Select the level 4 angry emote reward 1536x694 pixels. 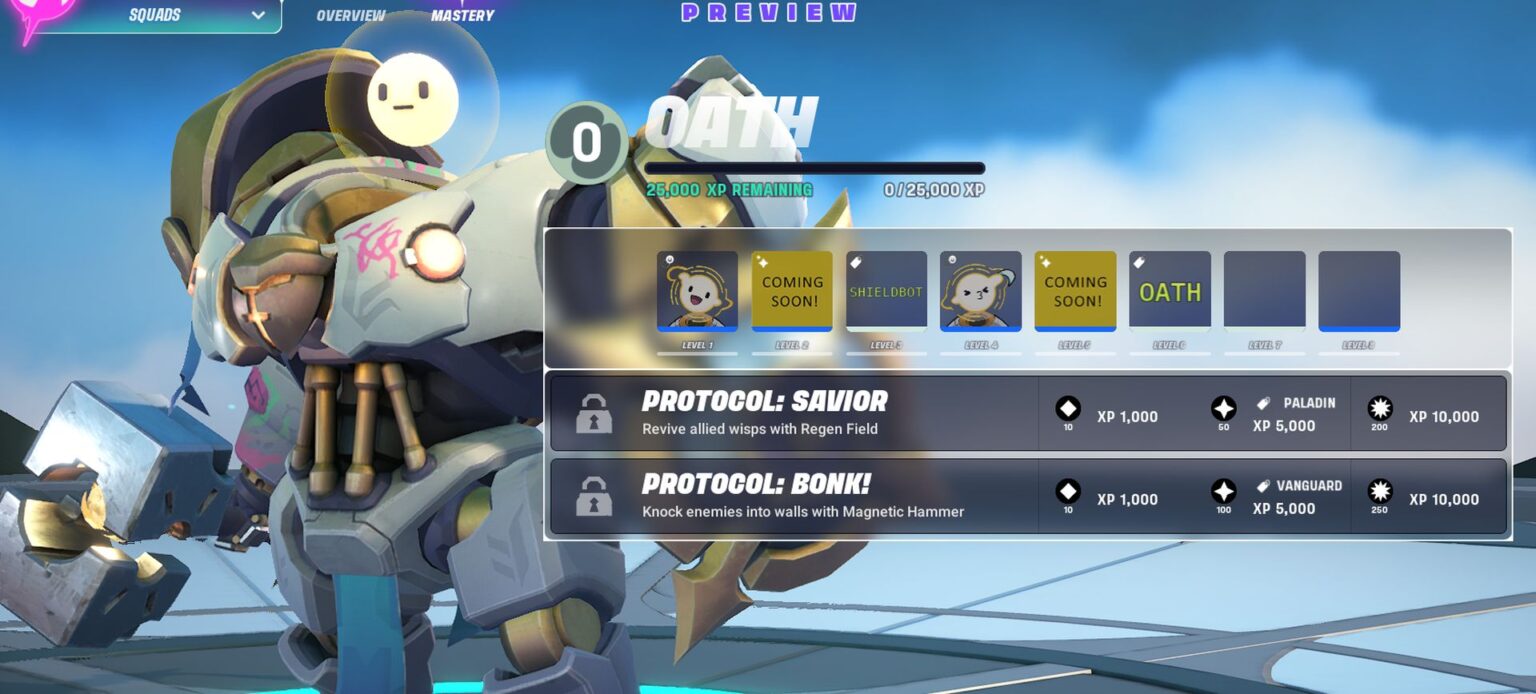980,290
